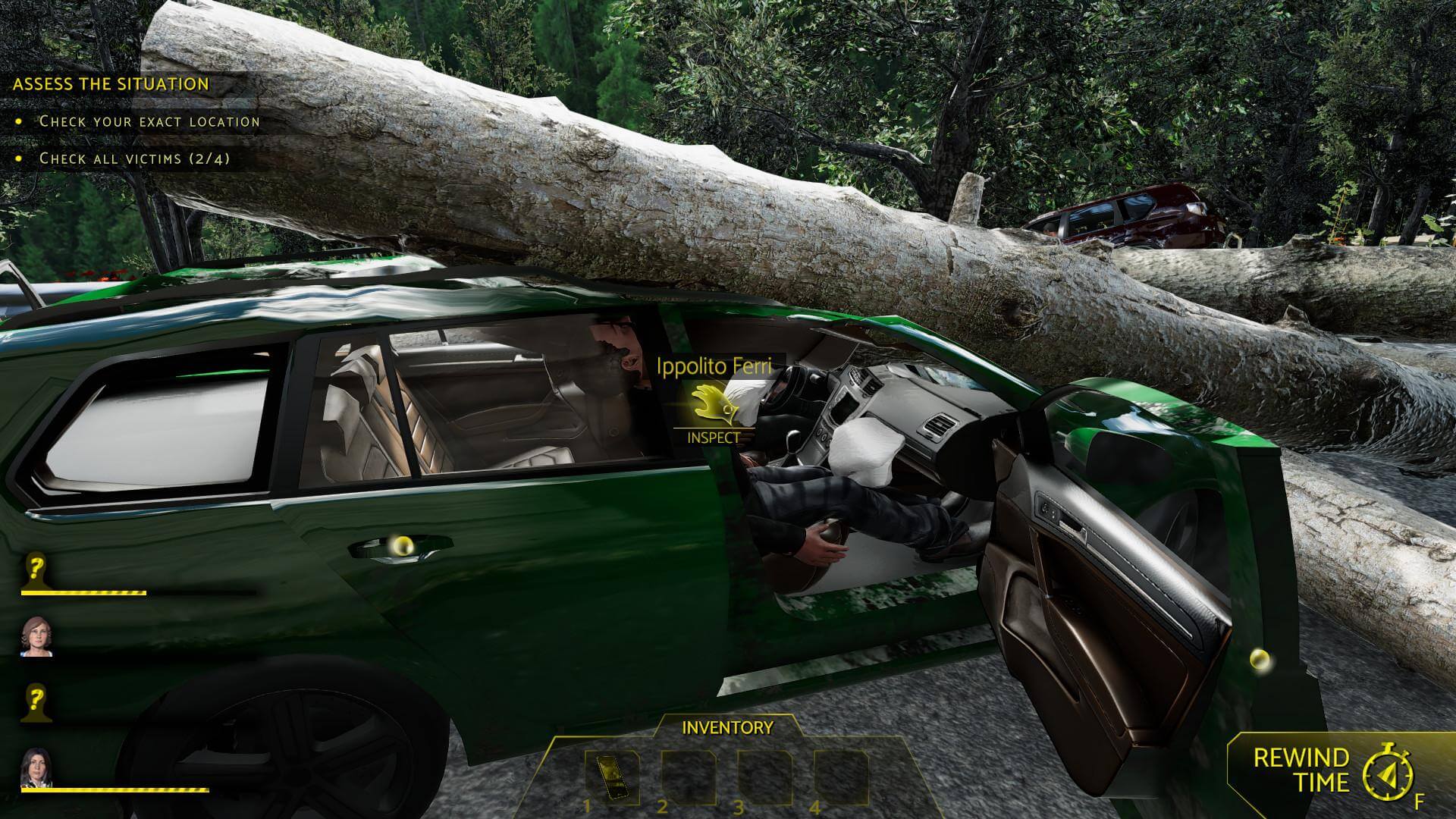Select the brown-haired woman victim portrait
Image resolution: width=1456 pixels, height=819 pixels.
click(x=36, y=635)
